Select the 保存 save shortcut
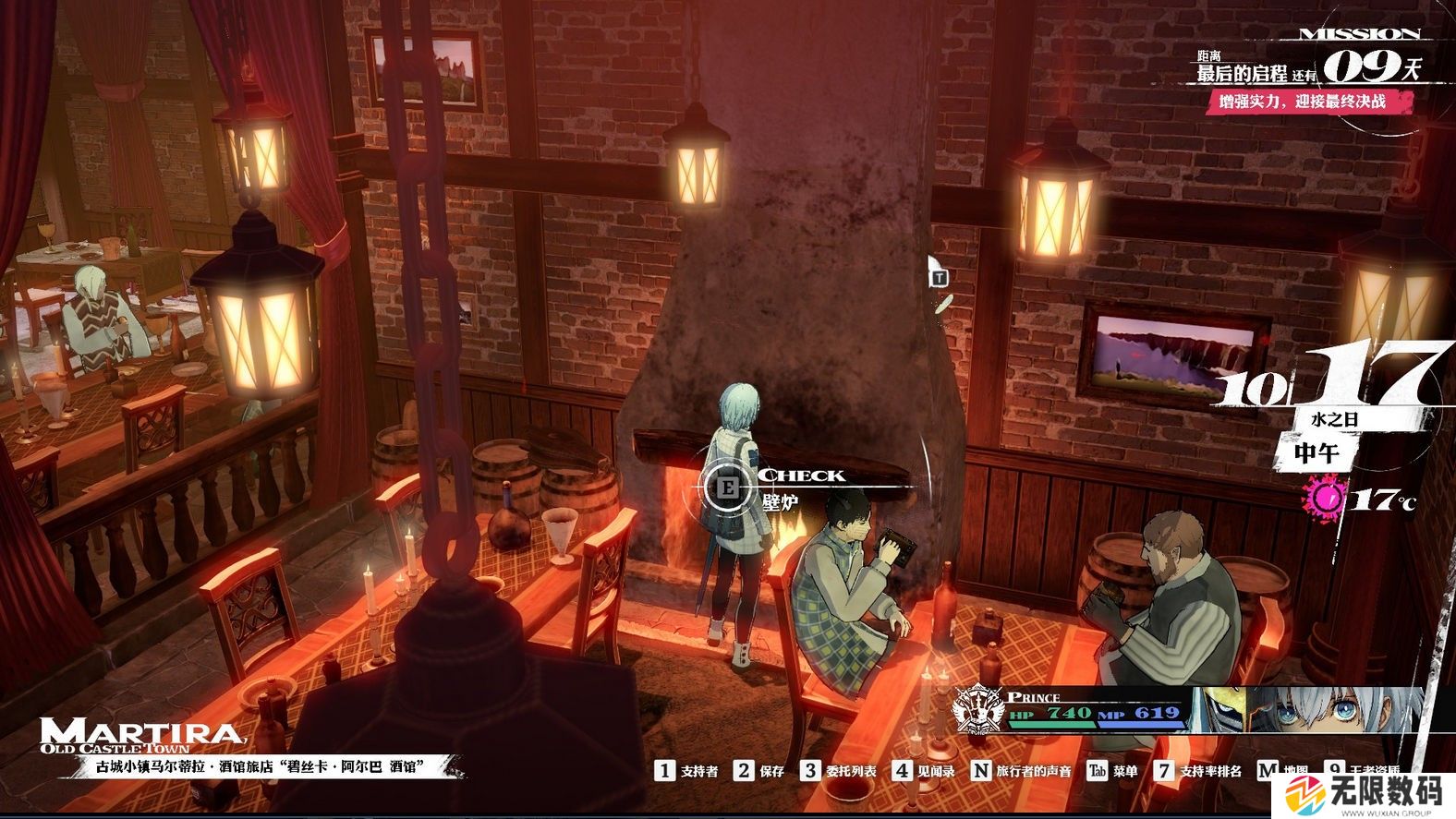Screen dimensions: 1456x819 760,771
